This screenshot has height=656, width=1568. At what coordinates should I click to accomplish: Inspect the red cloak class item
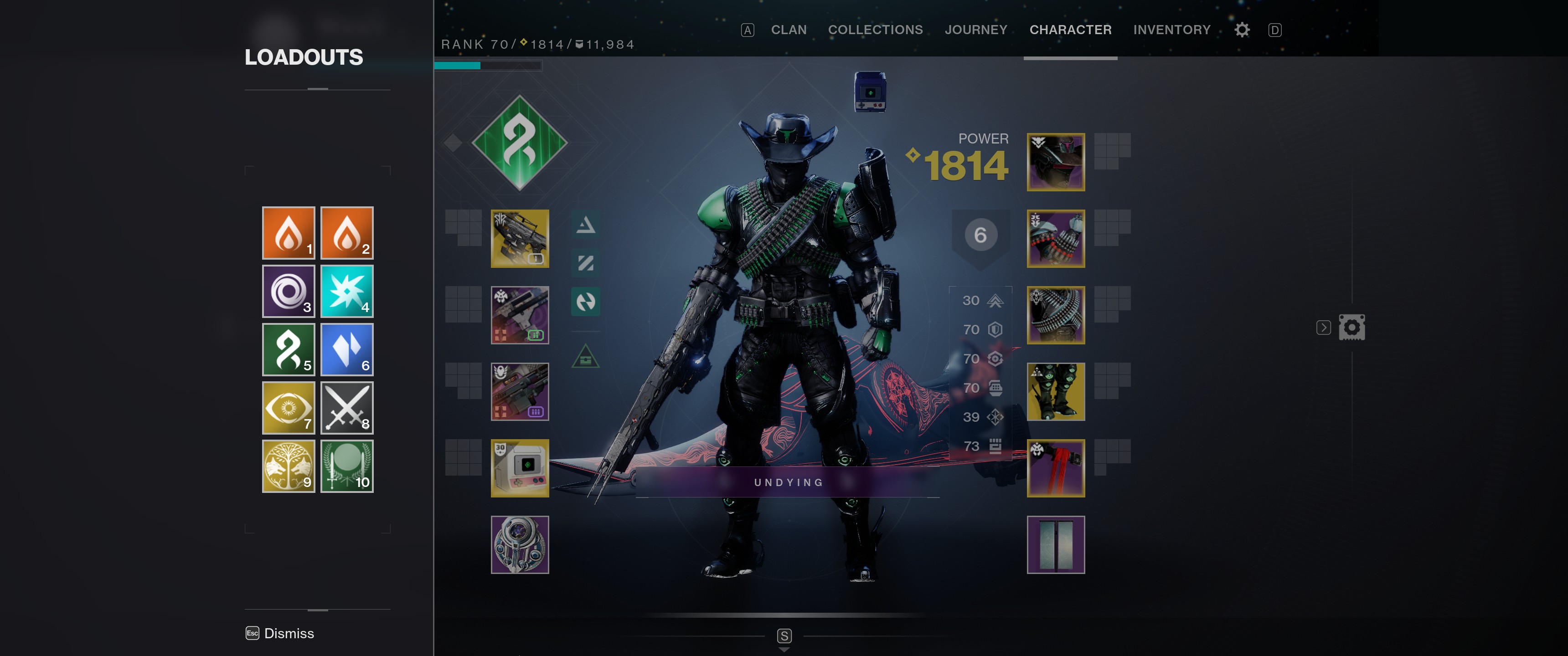(x=1055, y=468)
